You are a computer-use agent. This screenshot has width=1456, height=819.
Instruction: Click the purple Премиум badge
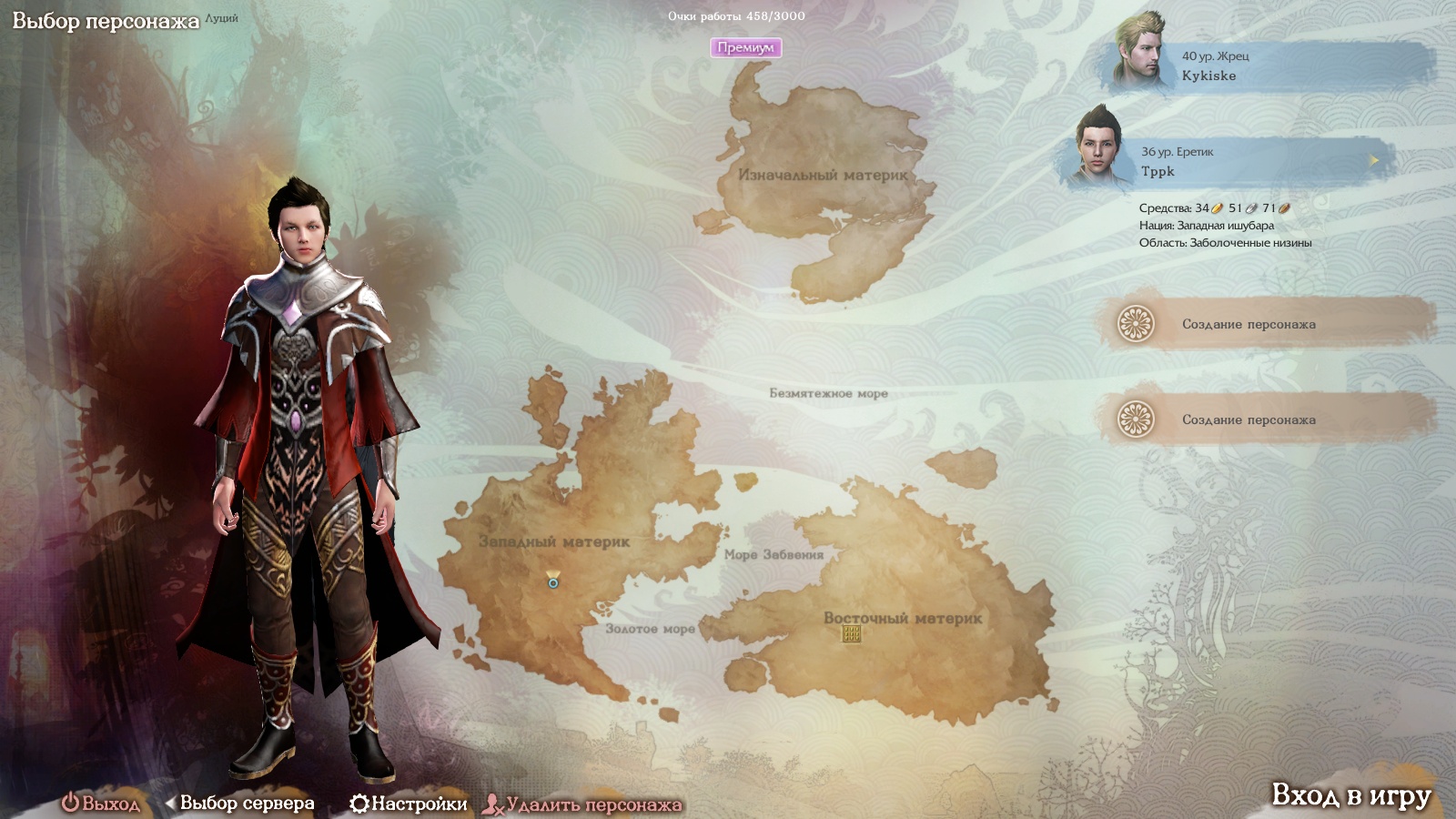(745, 47)
